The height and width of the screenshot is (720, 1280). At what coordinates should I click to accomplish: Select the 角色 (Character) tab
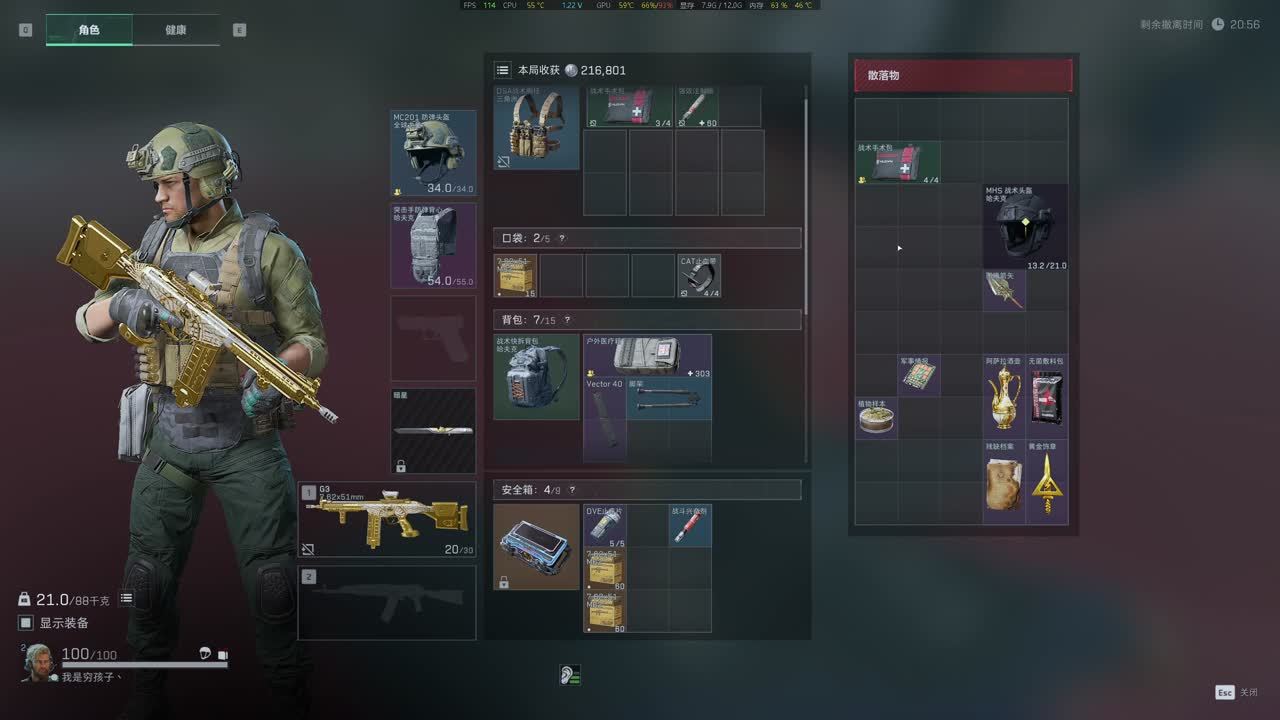(x=89, y=30)
